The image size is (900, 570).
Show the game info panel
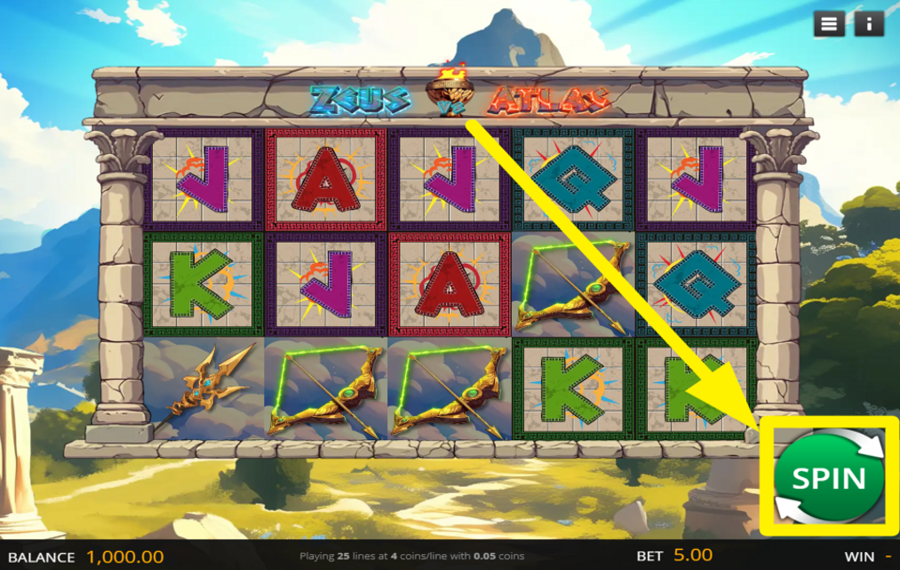(869, 24)
